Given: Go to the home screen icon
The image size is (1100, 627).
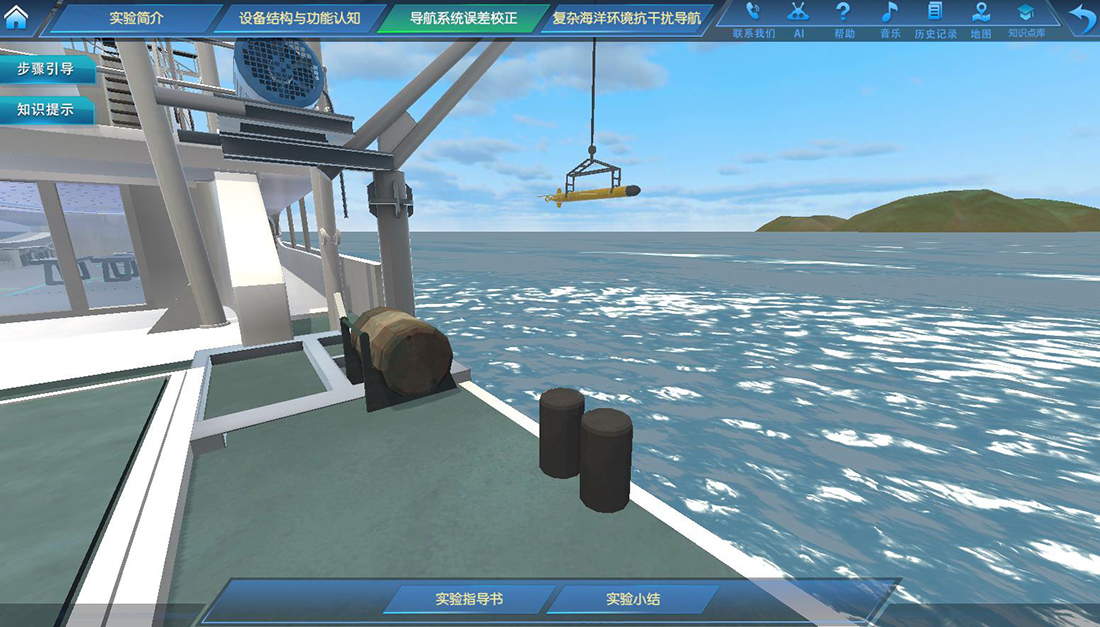Looking at the screenshot, I should coord(17,18).
